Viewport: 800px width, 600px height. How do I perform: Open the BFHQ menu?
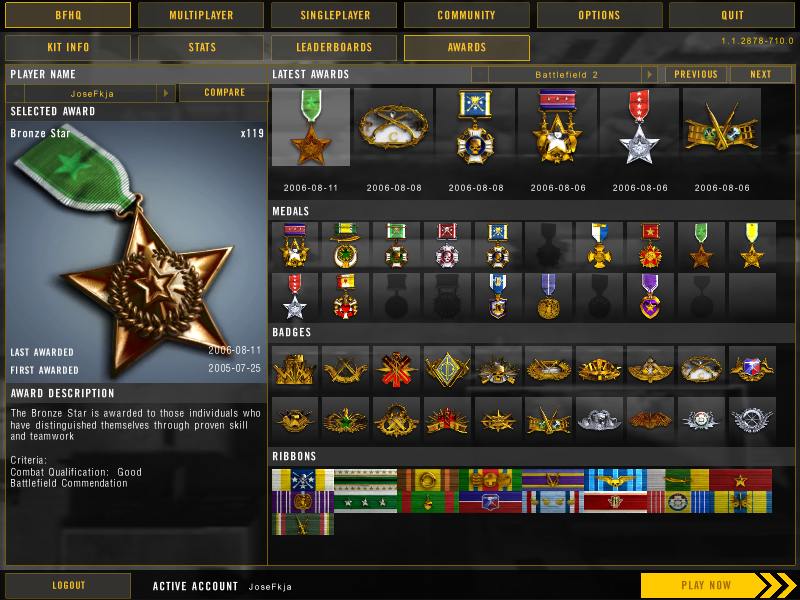click(x=68, y=15)
